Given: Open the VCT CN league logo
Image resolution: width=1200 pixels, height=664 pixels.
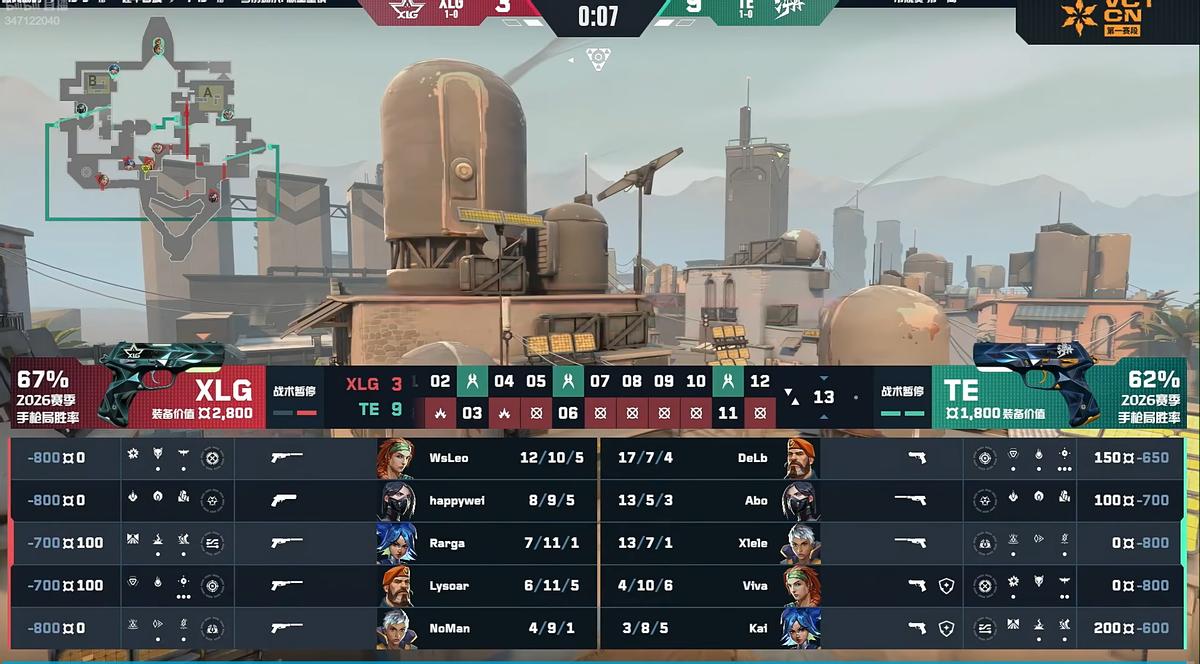Looking at the screenshot, I should [1107, 18].
